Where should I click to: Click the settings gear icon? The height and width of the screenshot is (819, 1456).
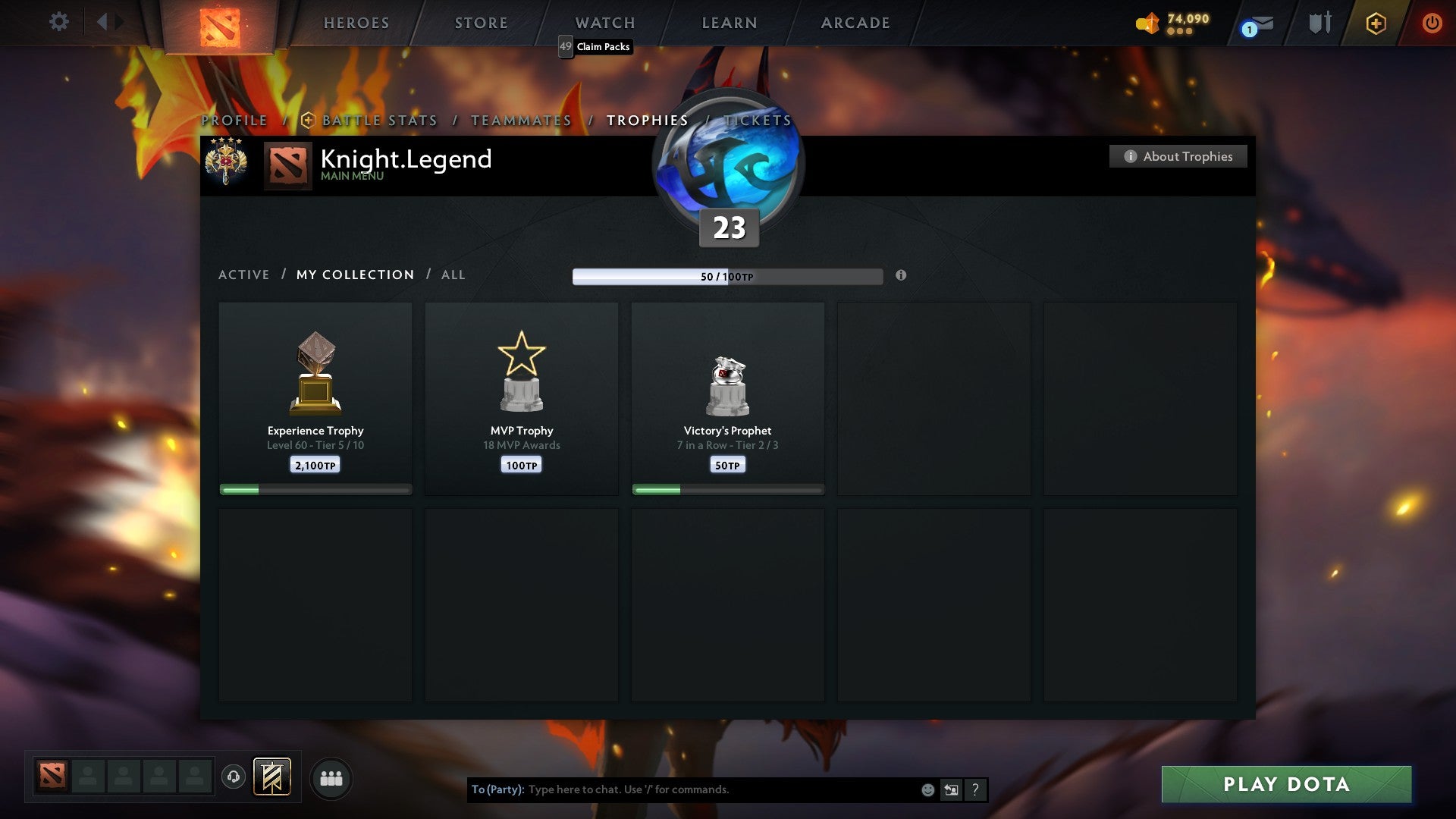(x=58, y=22)
